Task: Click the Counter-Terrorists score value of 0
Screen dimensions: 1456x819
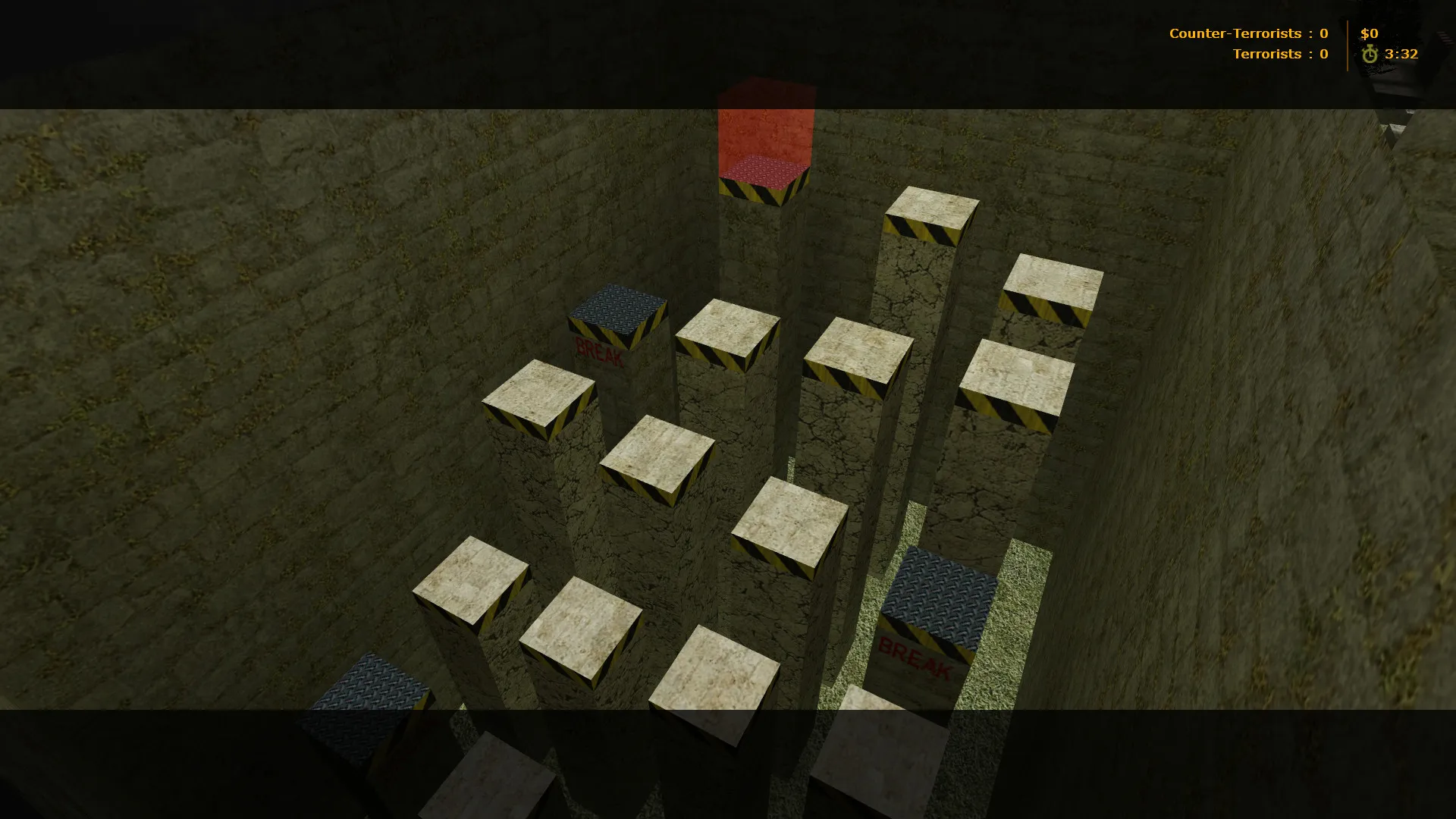Action: tap(1324, 33)
